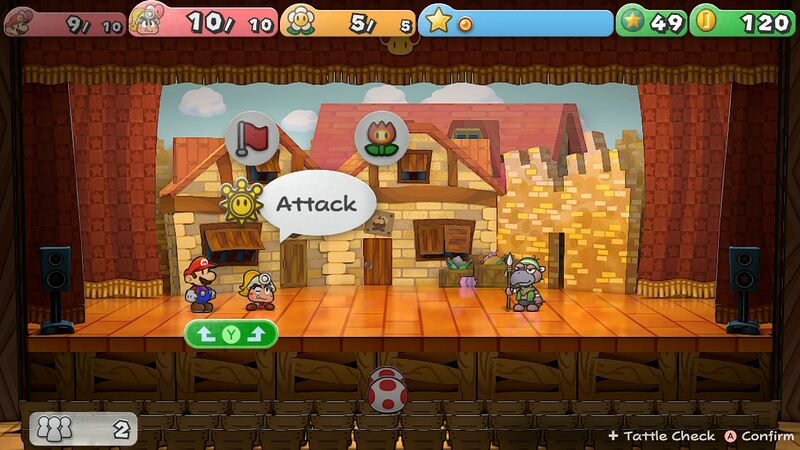Select the red flag Tactics command

click(x=252, y=138)
